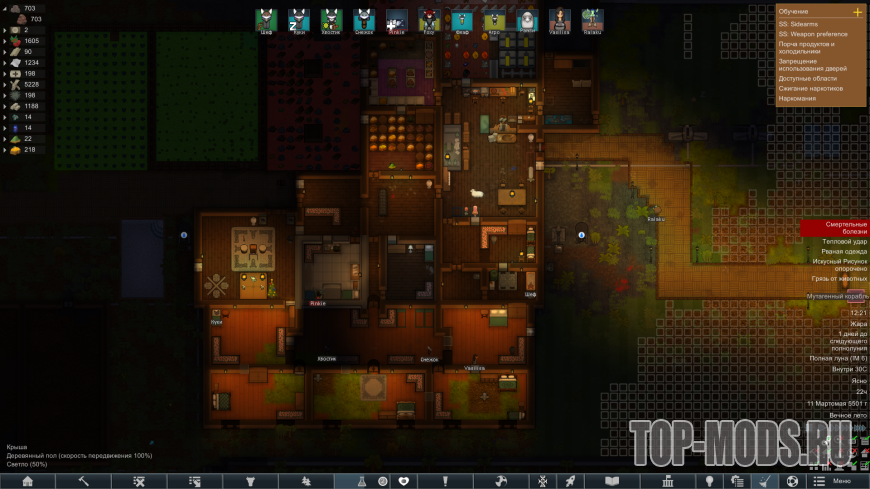
Task: Select colonist Raisaku portrait
Action: tap(592, 20)
